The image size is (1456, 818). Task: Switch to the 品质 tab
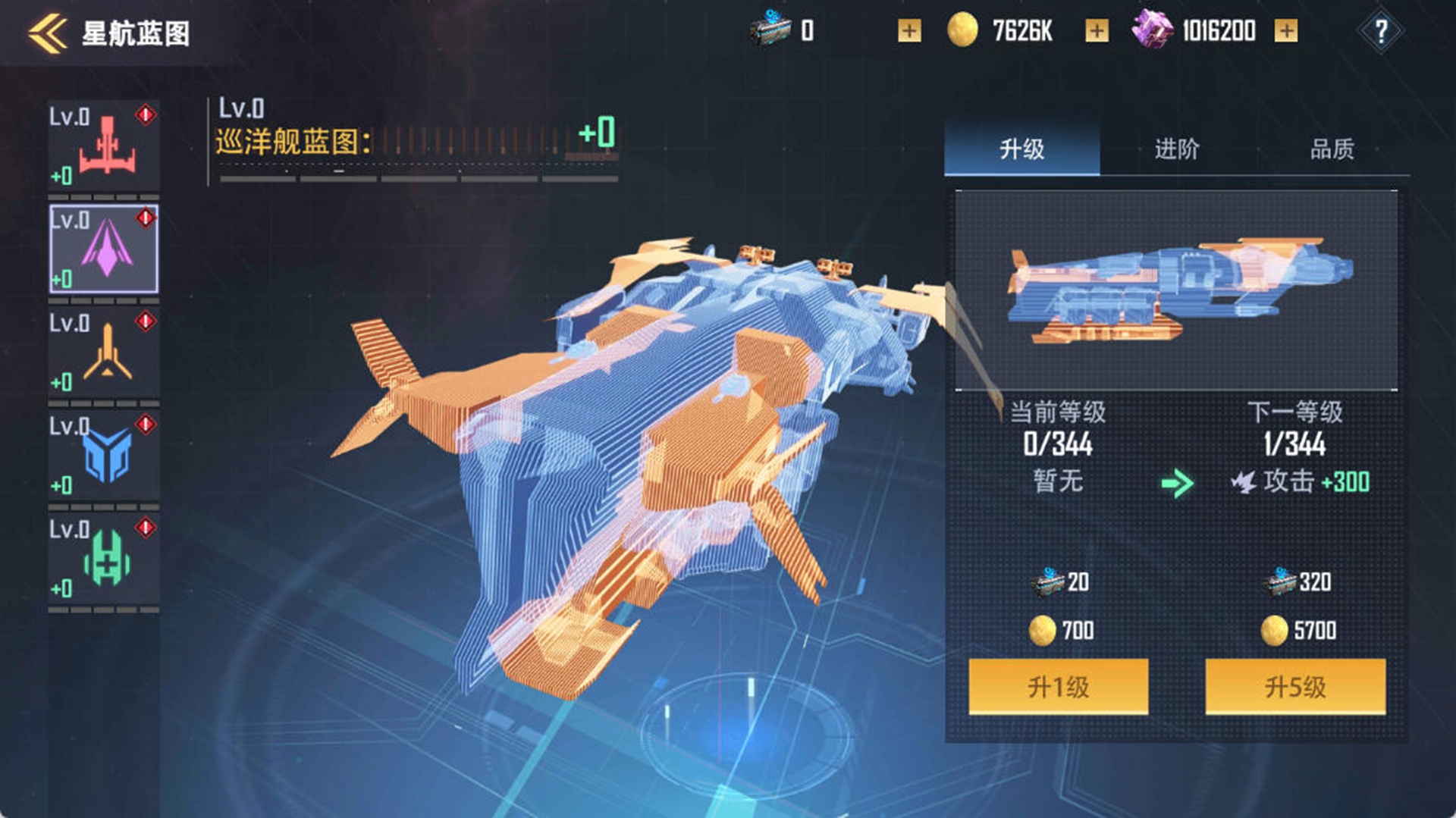(1332, 150)
